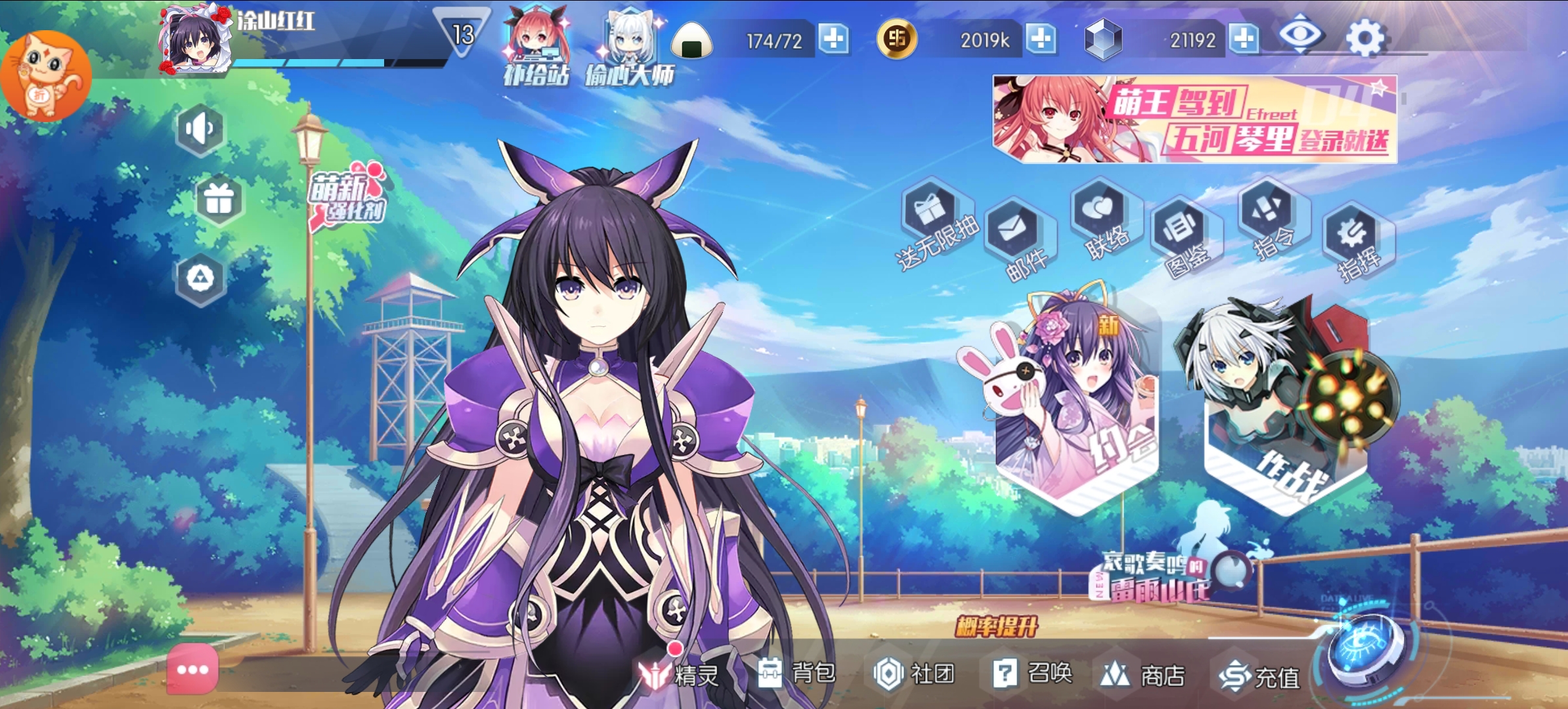
Task: Open the 社团 guild menu
Action: coord(913,674)
